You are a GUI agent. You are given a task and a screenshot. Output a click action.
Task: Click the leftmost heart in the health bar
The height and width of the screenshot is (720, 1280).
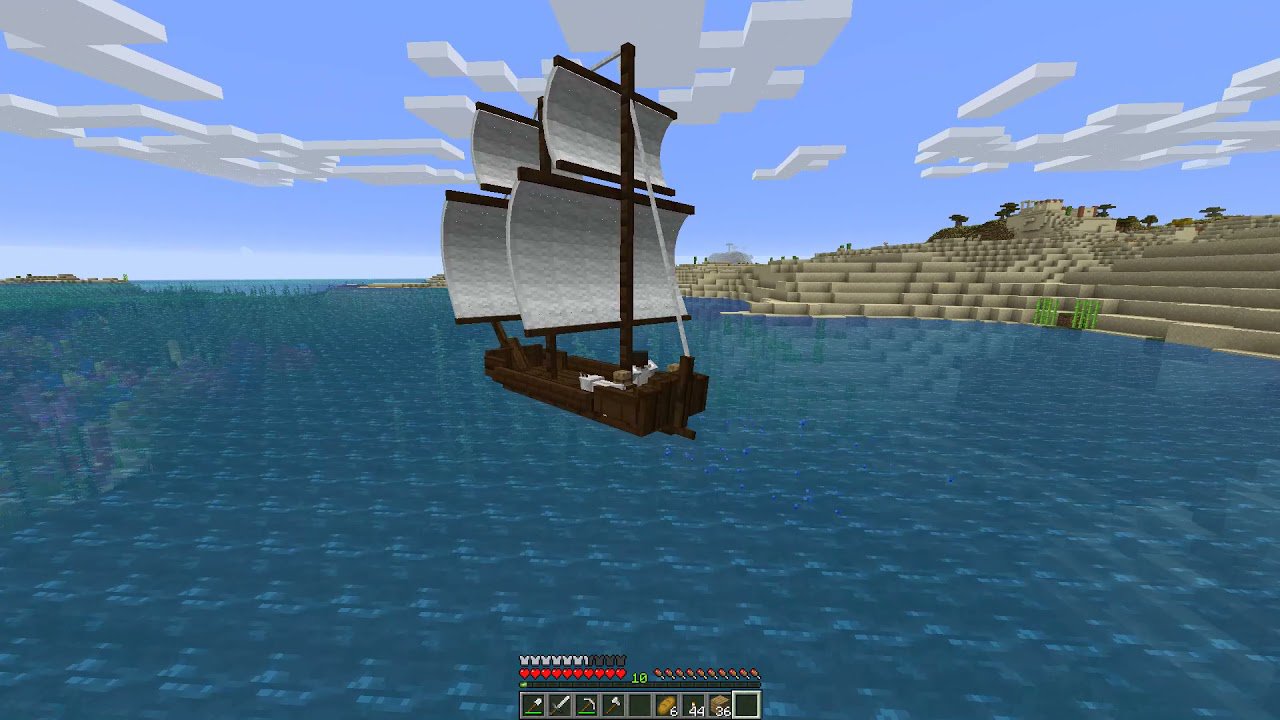click(x=523, y=673)
